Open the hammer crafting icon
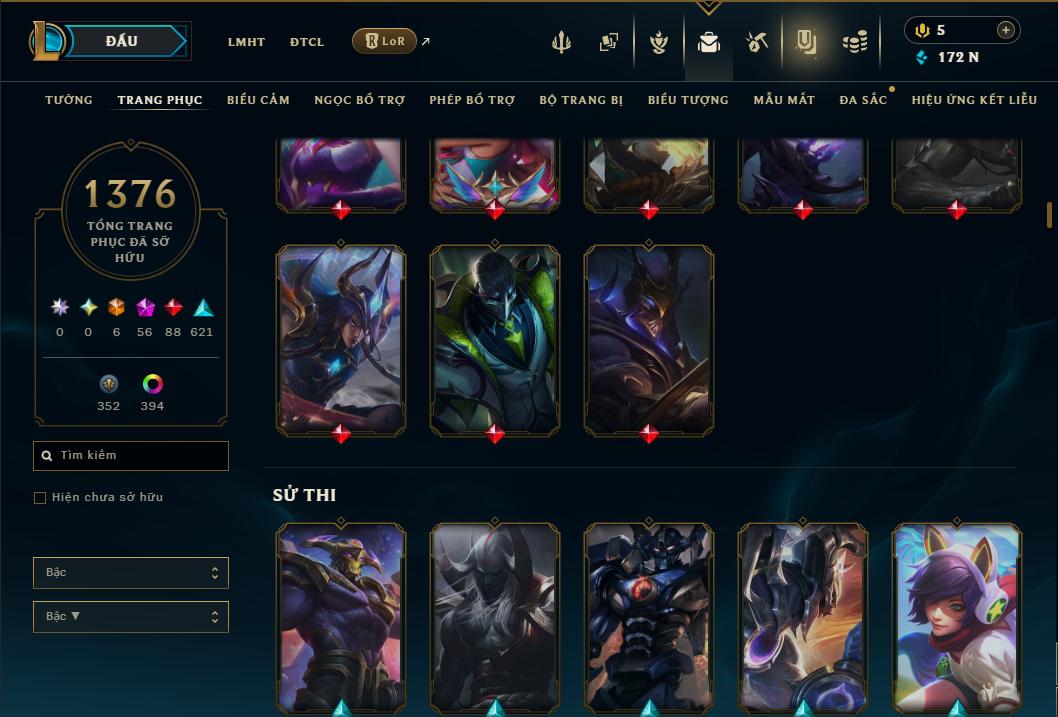This screenshot has width=1058, height=717. pos(756,42)
